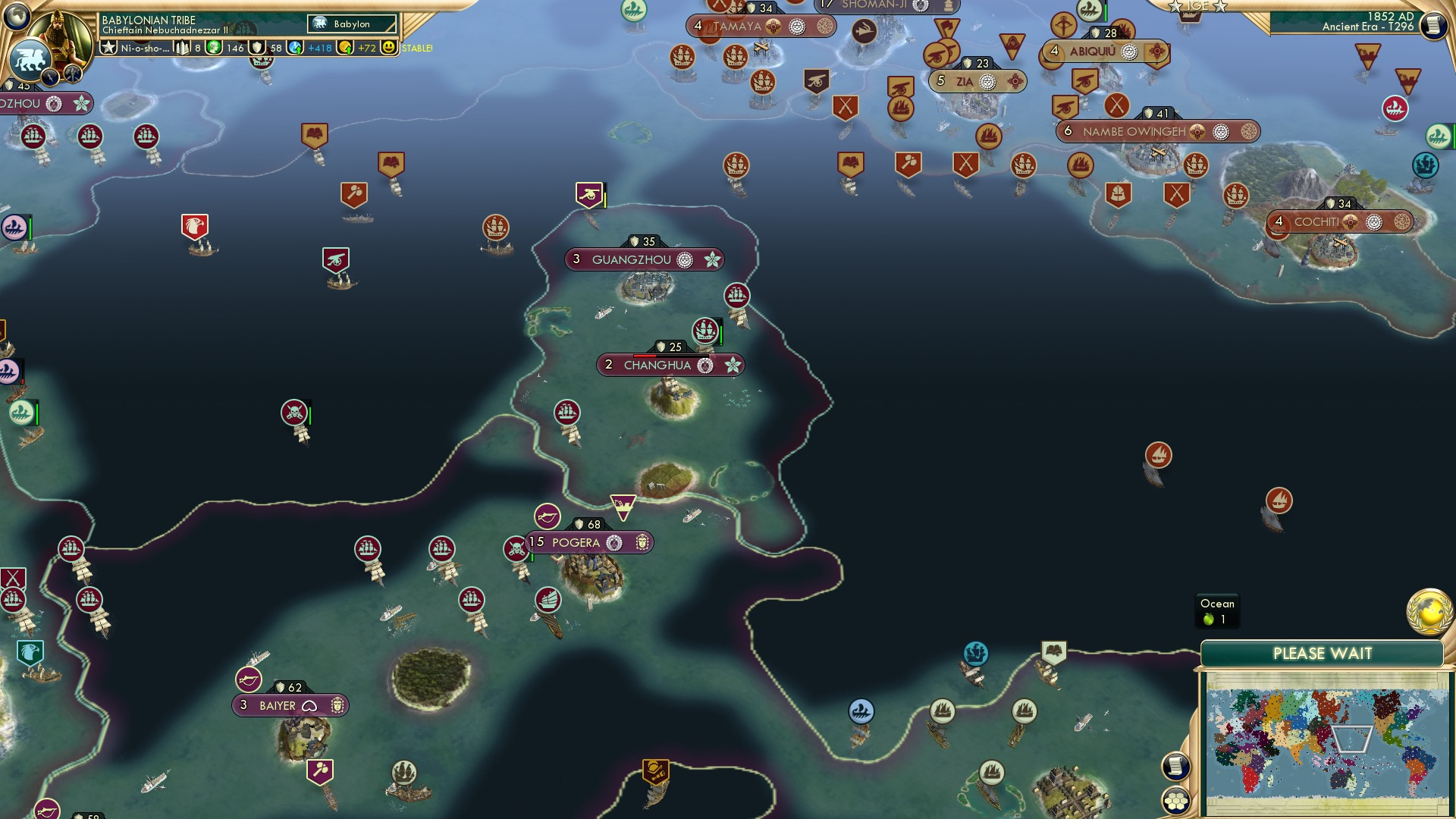Screen dimensions: 1456x819
Task: Select the city banner of Guangzhou
Action: point(643,259)
